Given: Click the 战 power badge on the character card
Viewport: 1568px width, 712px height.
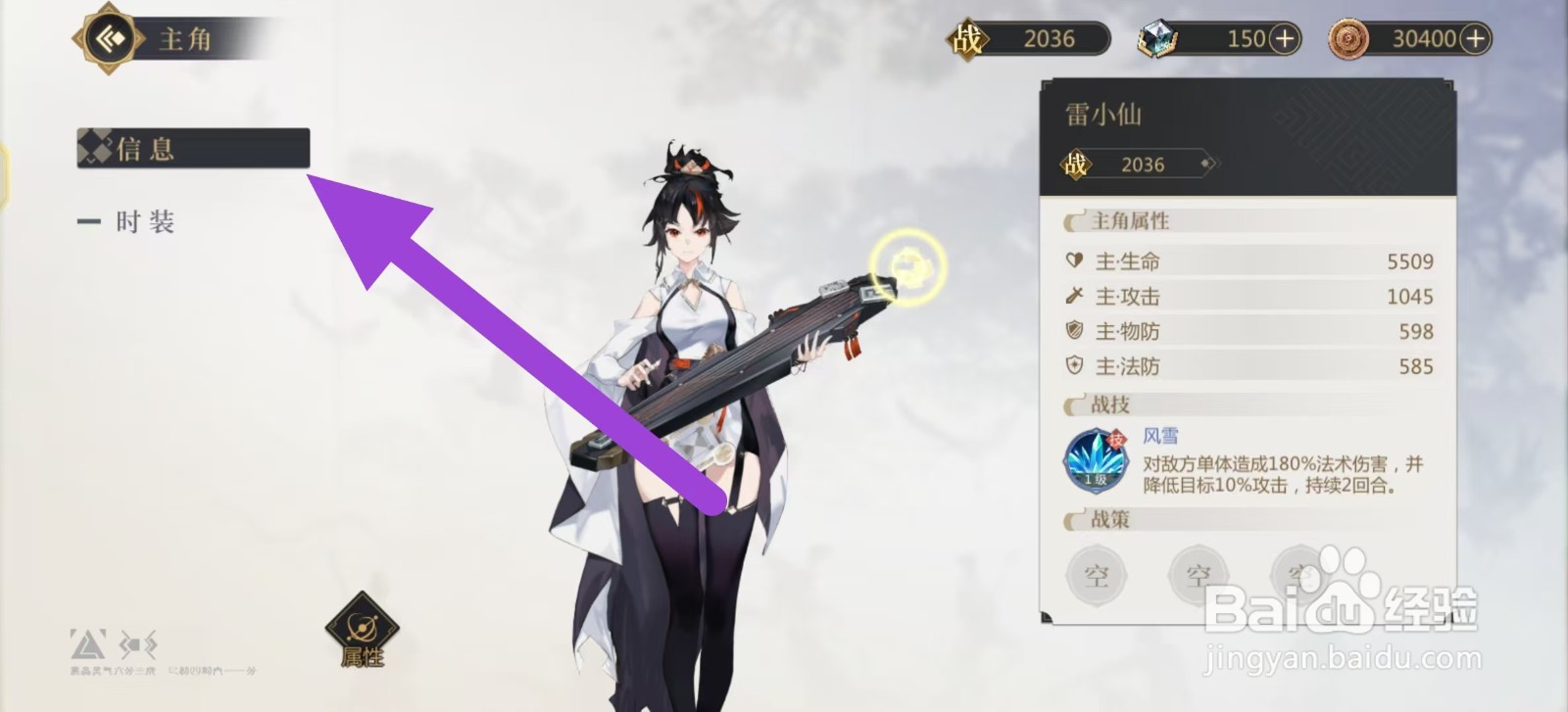Looking at the screenshot, I should tap(1076, 164).
